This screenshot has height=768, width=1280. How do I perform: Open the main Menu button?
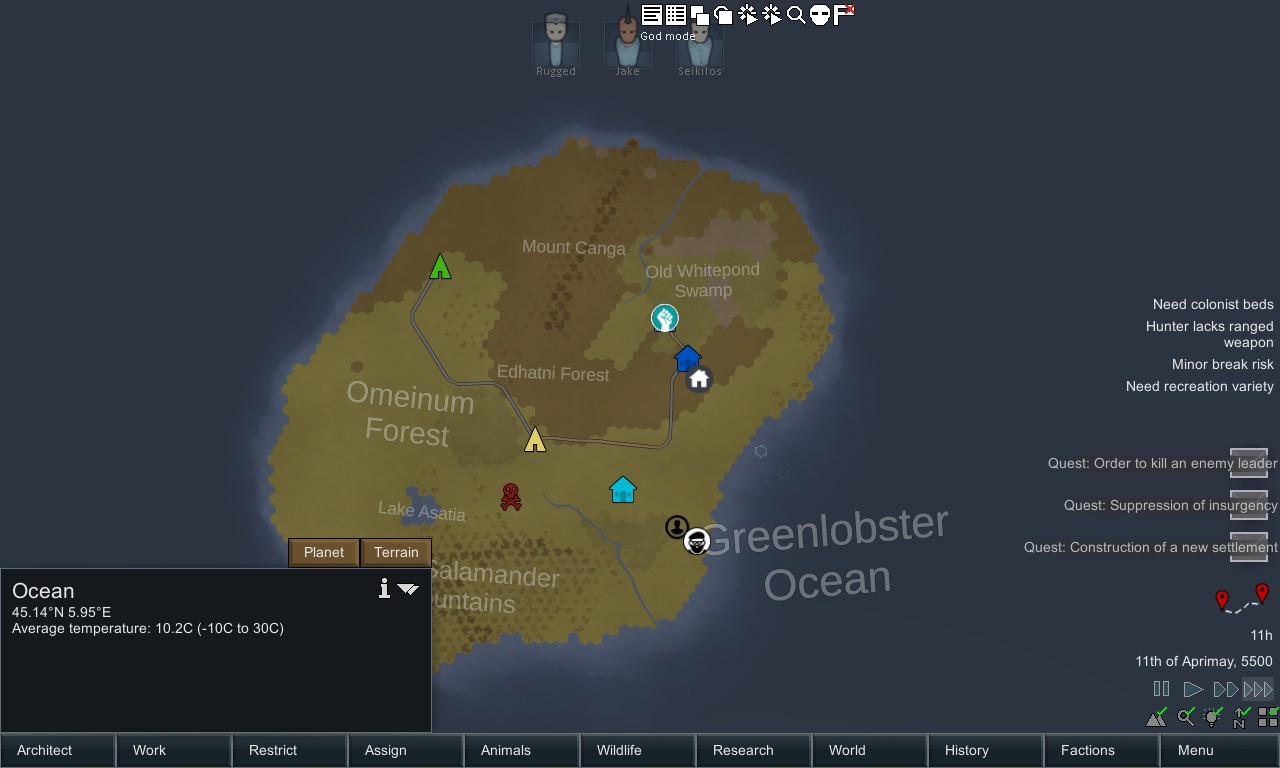pyautogui.click(x=1218, y=750)
